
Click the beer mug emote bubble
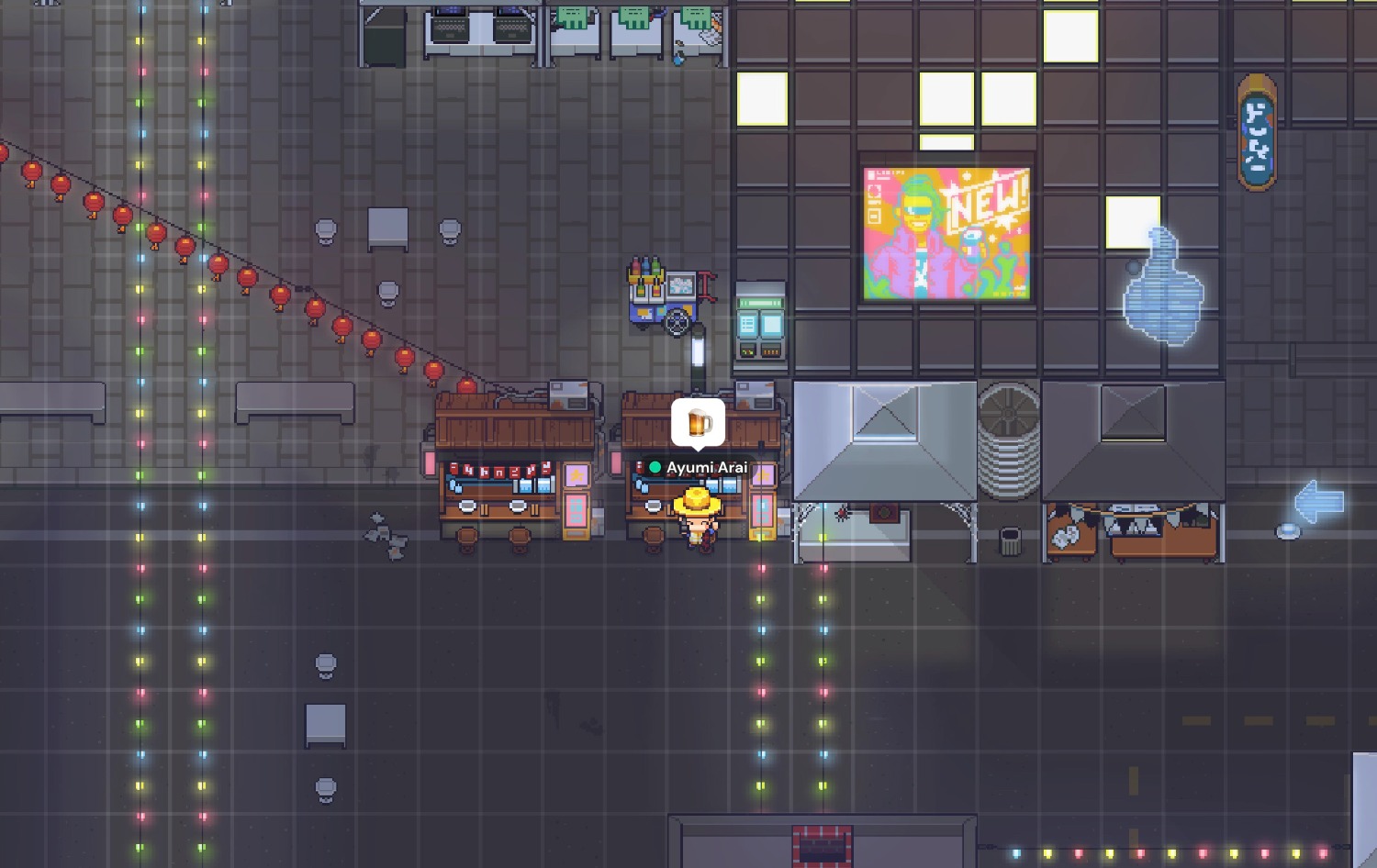(x=699, y=423)
